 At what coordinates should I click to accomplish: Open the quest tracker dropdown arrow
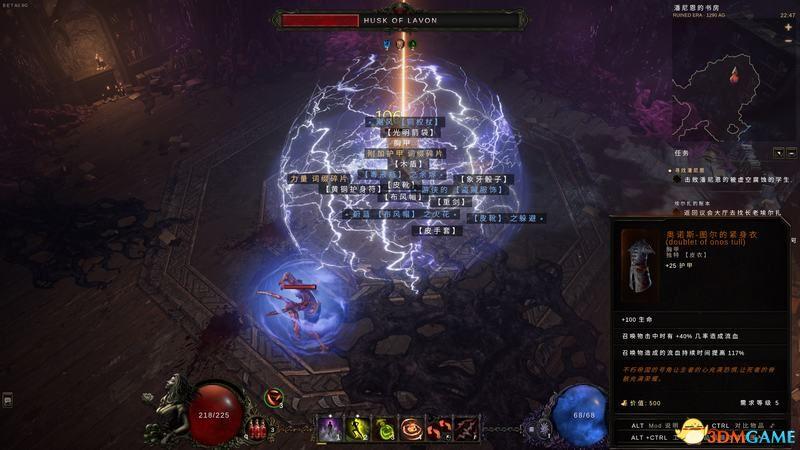click(x=778, y=153)
